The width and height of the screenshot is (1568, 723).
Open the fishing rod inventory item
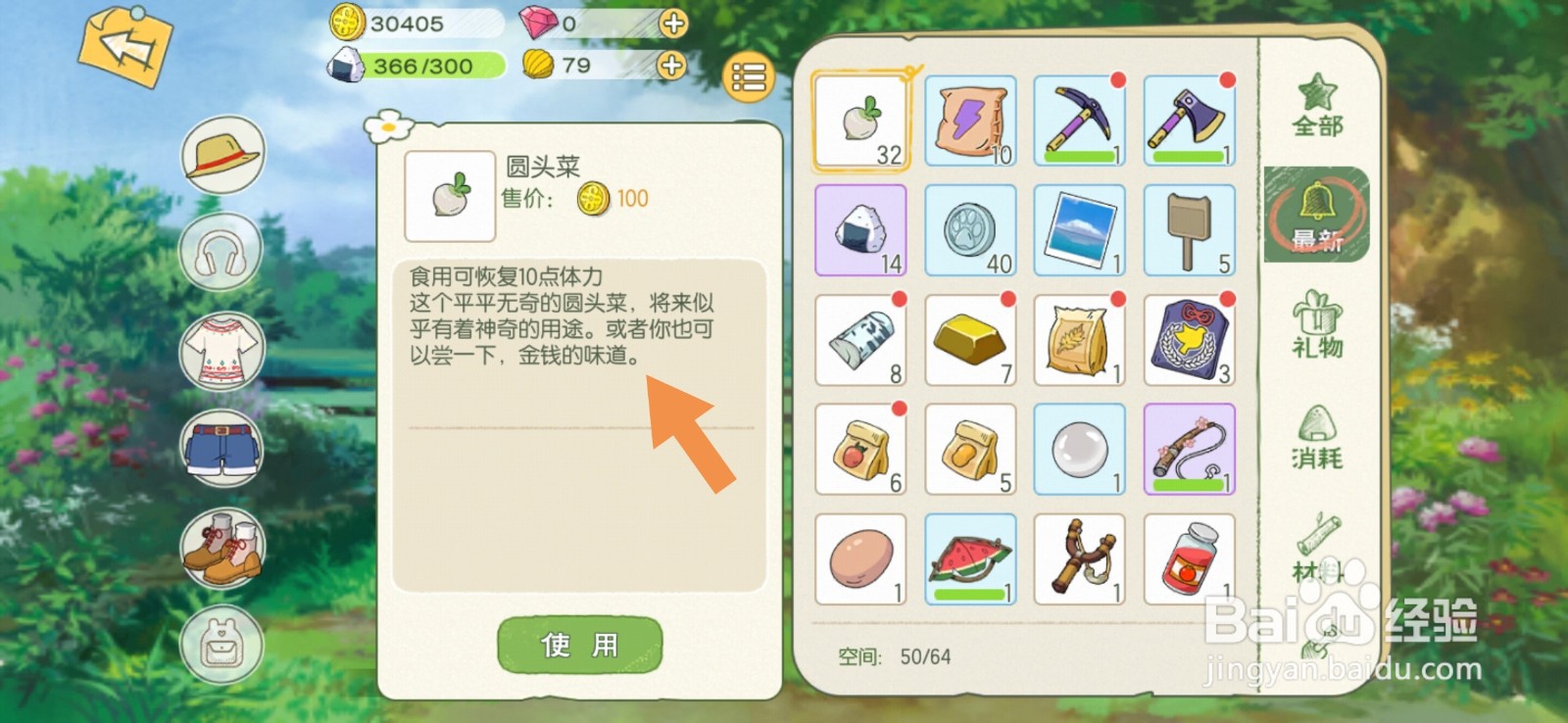click(1189, 449)
